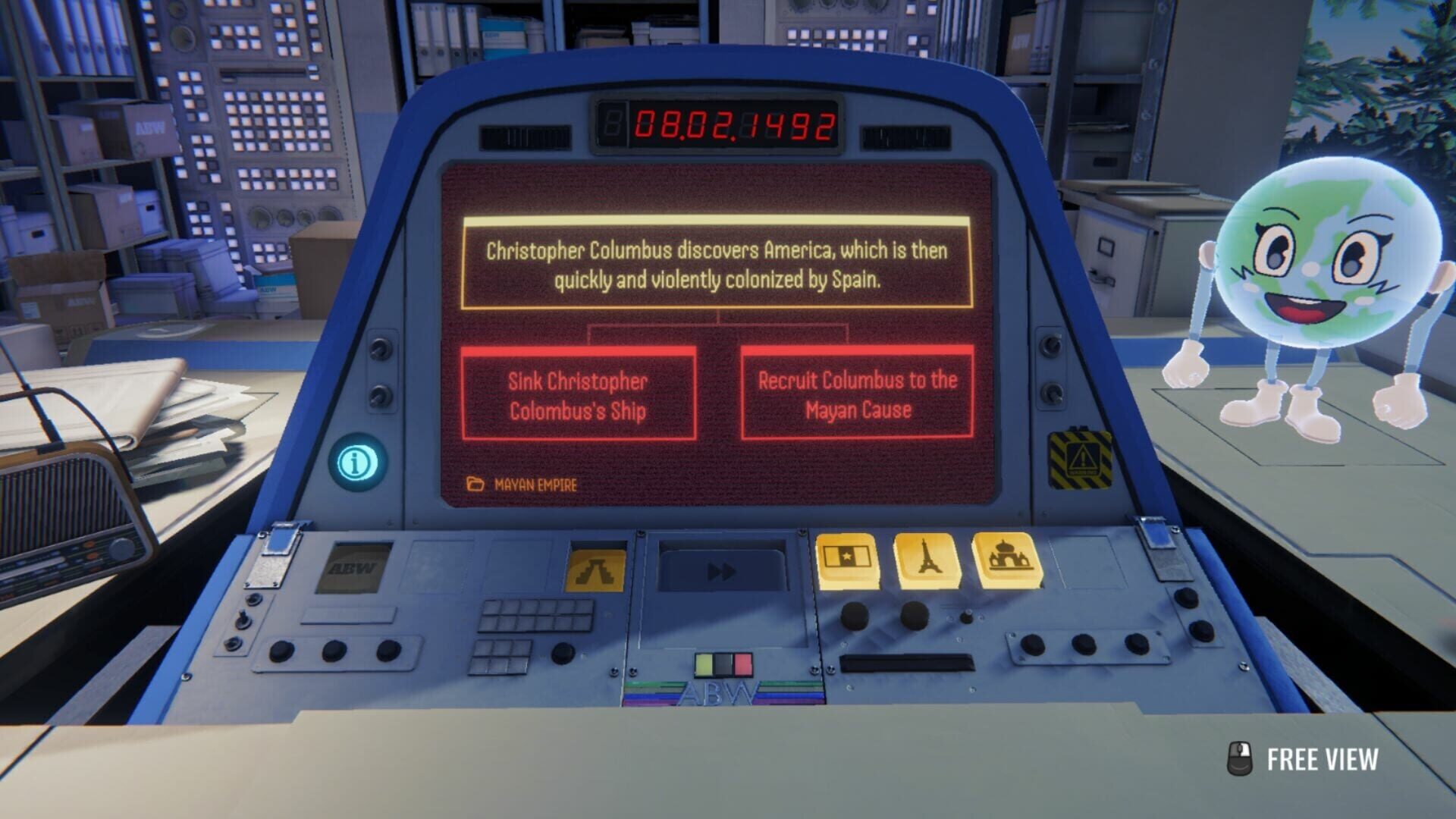Image resolution: width=1456 pixels, height=819 pixels.
Task: Click the yellow swatch on the indicator strip
Action: (x=704, y=664)
